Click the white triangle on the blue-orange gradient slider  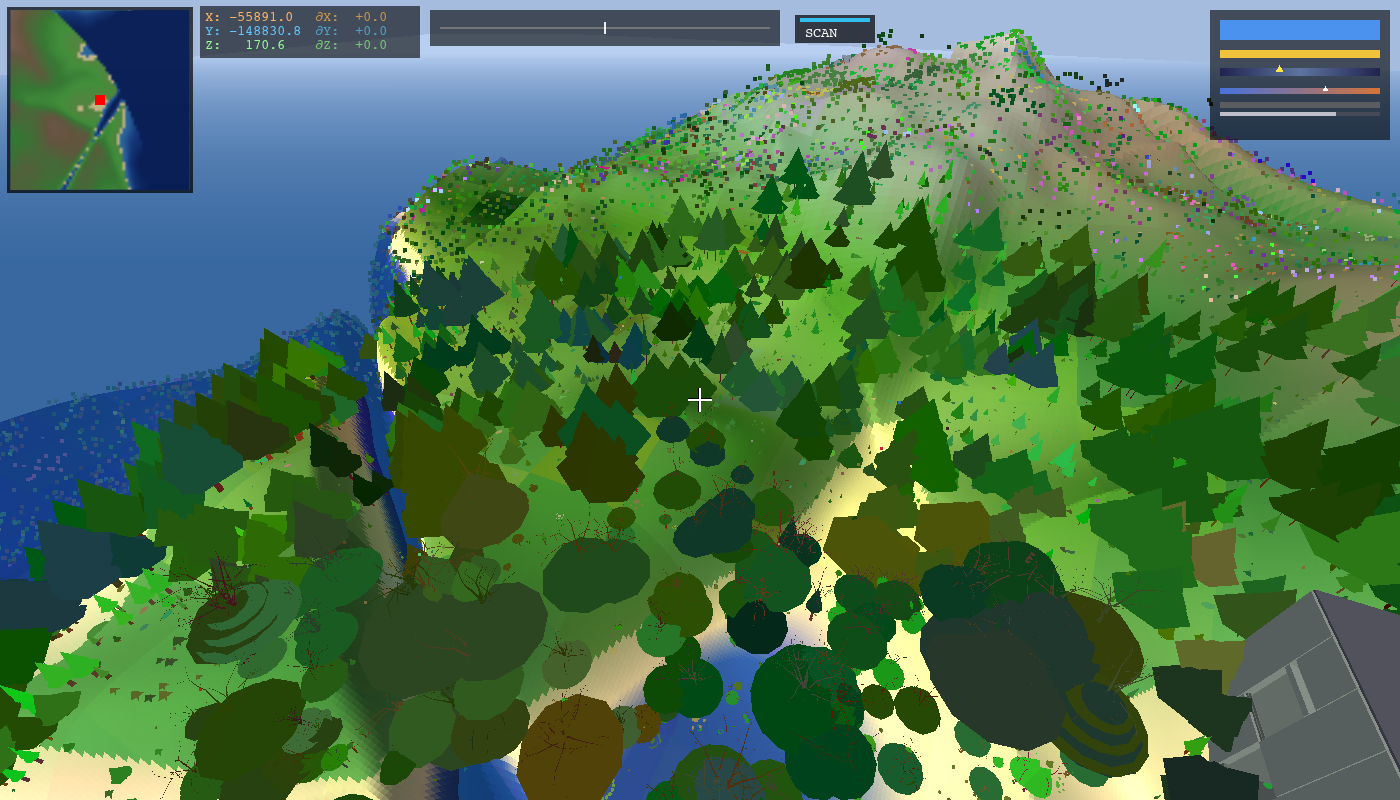pos(1325,88)
